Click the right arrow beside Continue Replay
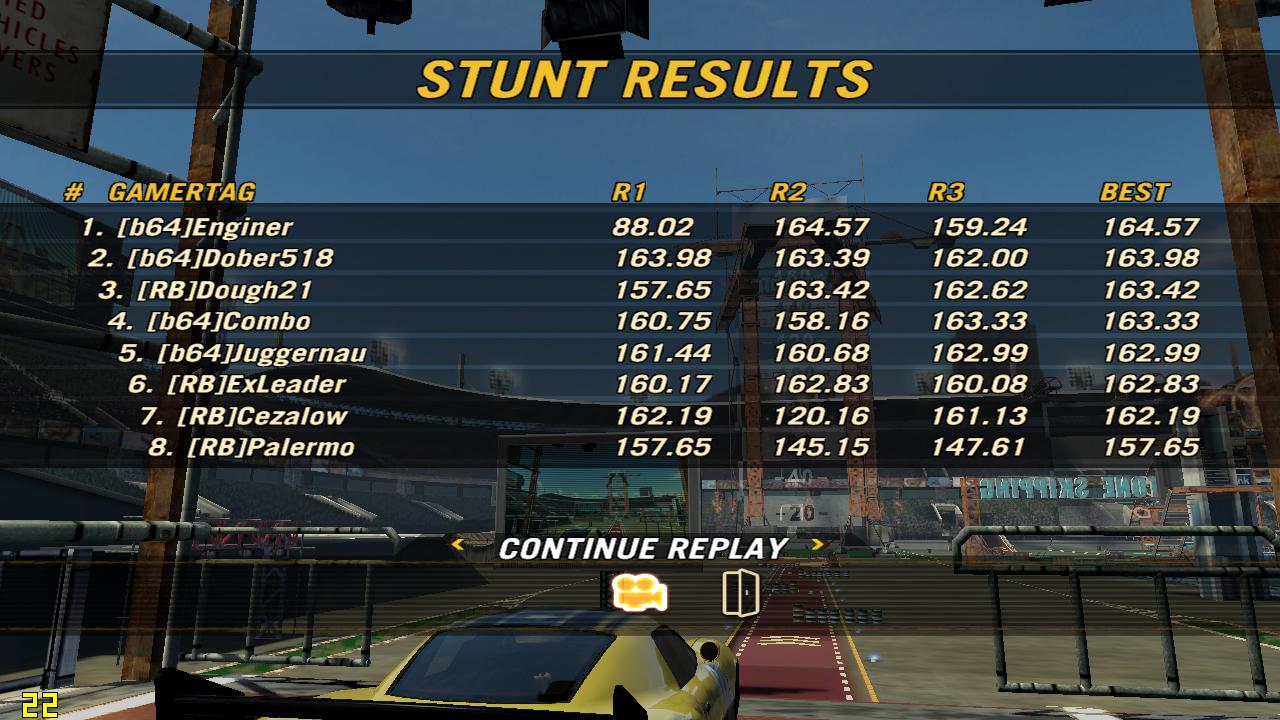Viewport: 1280px width, 720px height. tap(818, 545)
